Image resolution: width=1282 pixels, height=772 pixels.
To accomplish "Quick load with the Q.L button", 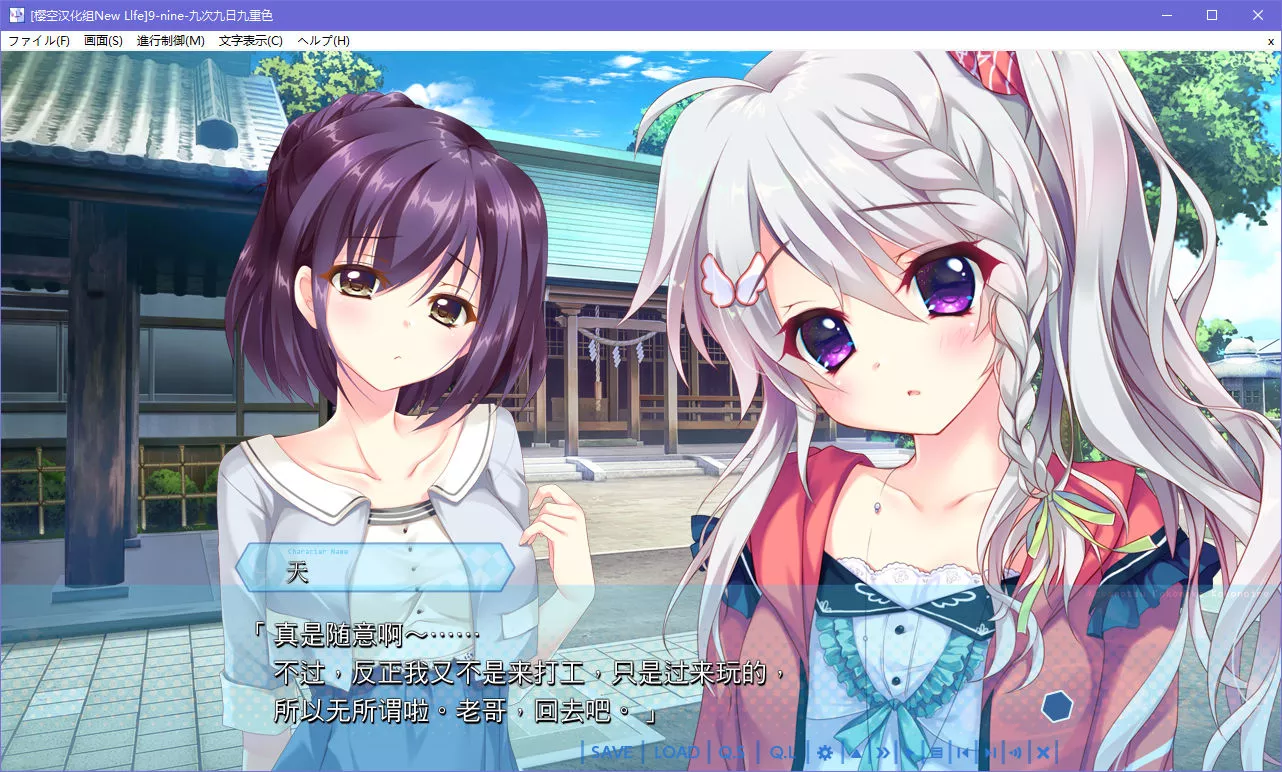I will (x=782, y=752).
